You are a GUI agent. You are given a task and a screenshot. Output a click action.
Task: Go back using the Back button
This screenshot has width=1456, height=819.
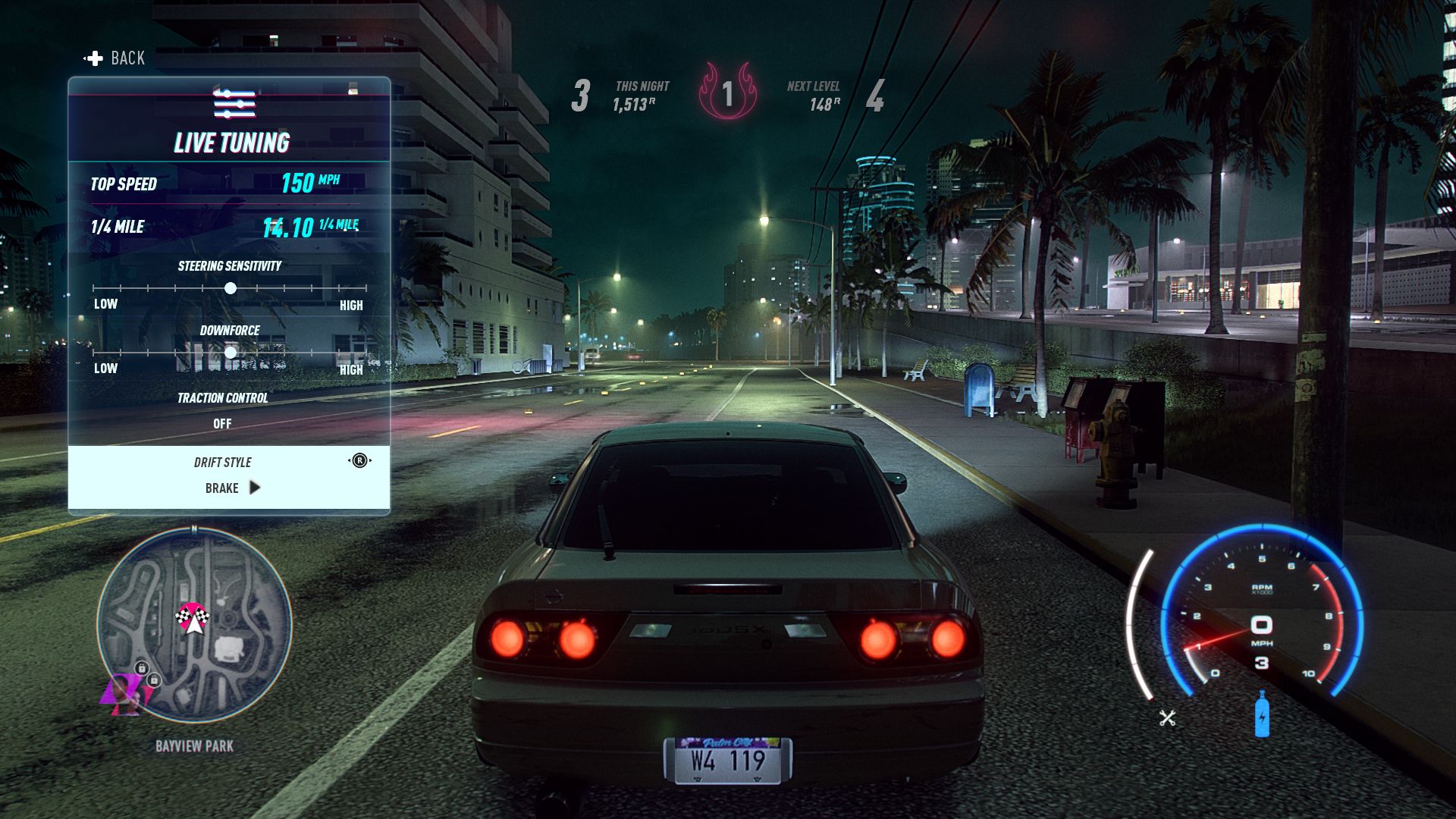[115, 58]
